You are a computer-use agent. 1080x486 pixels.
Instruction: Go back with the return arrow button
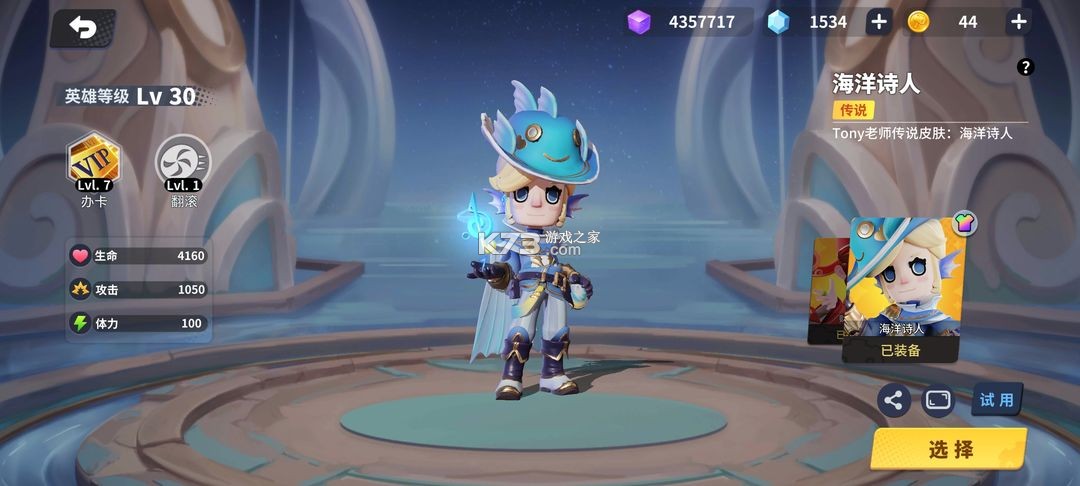pyautogui.click(x=82, y=29)
